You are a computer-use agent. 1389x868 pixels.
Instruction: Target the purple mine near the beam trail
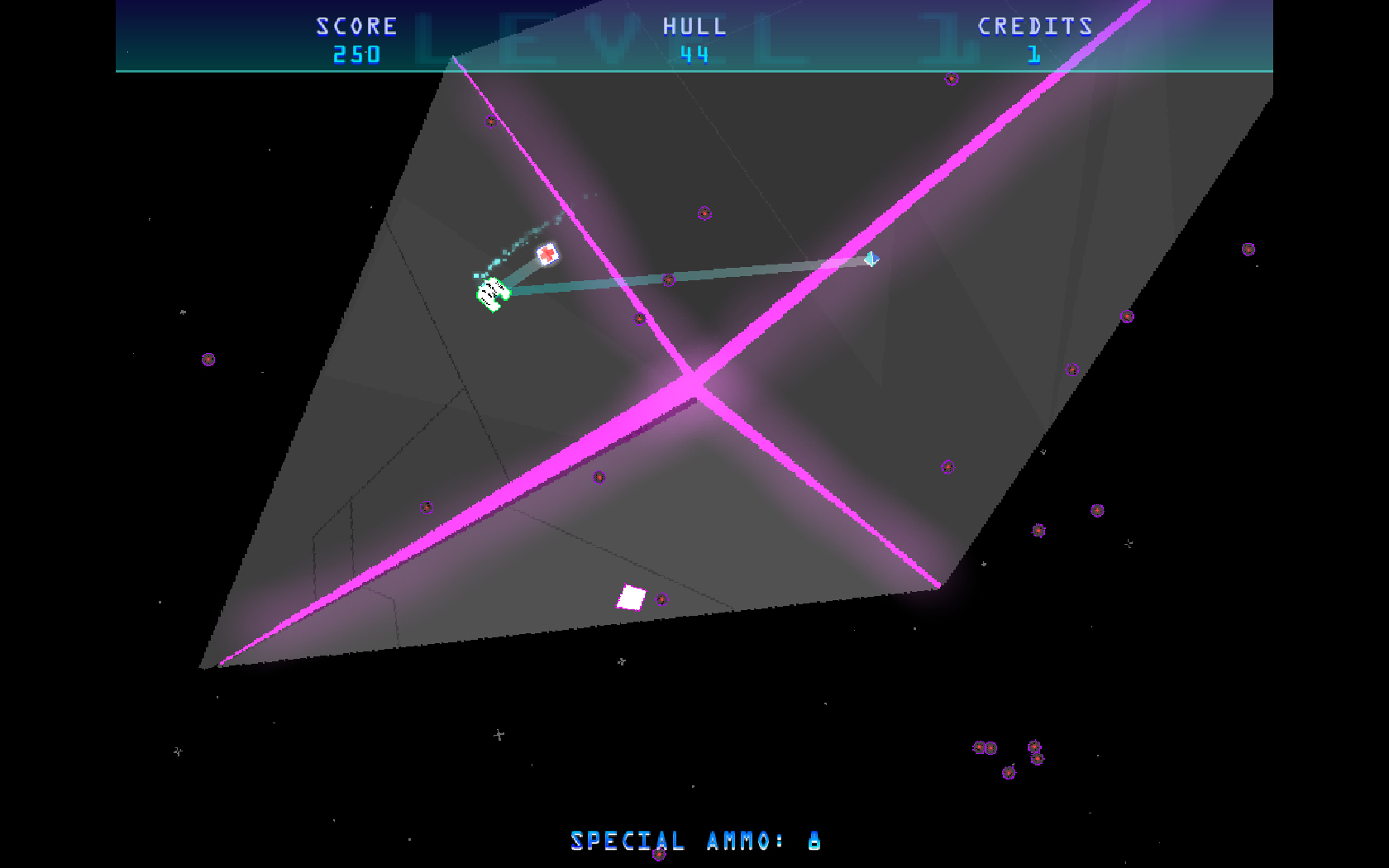667,279
